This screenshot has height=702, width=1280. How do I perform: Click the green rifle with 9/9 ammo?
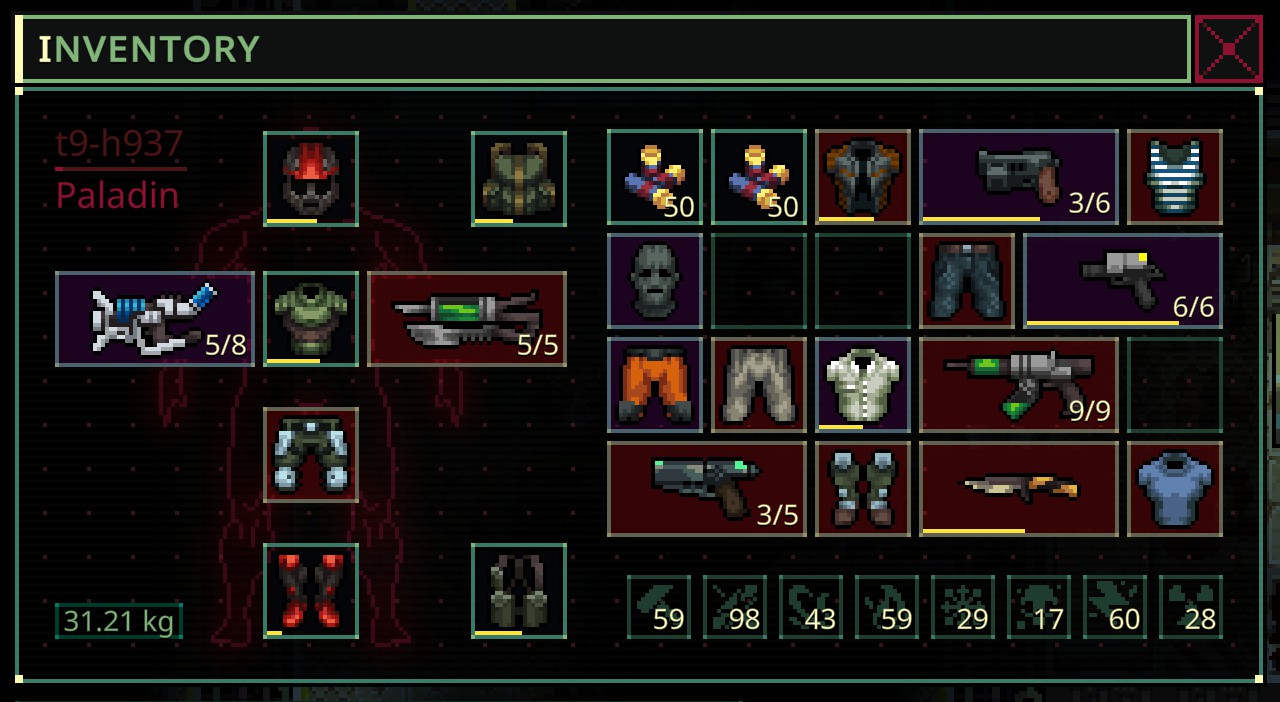[1018, 385]
